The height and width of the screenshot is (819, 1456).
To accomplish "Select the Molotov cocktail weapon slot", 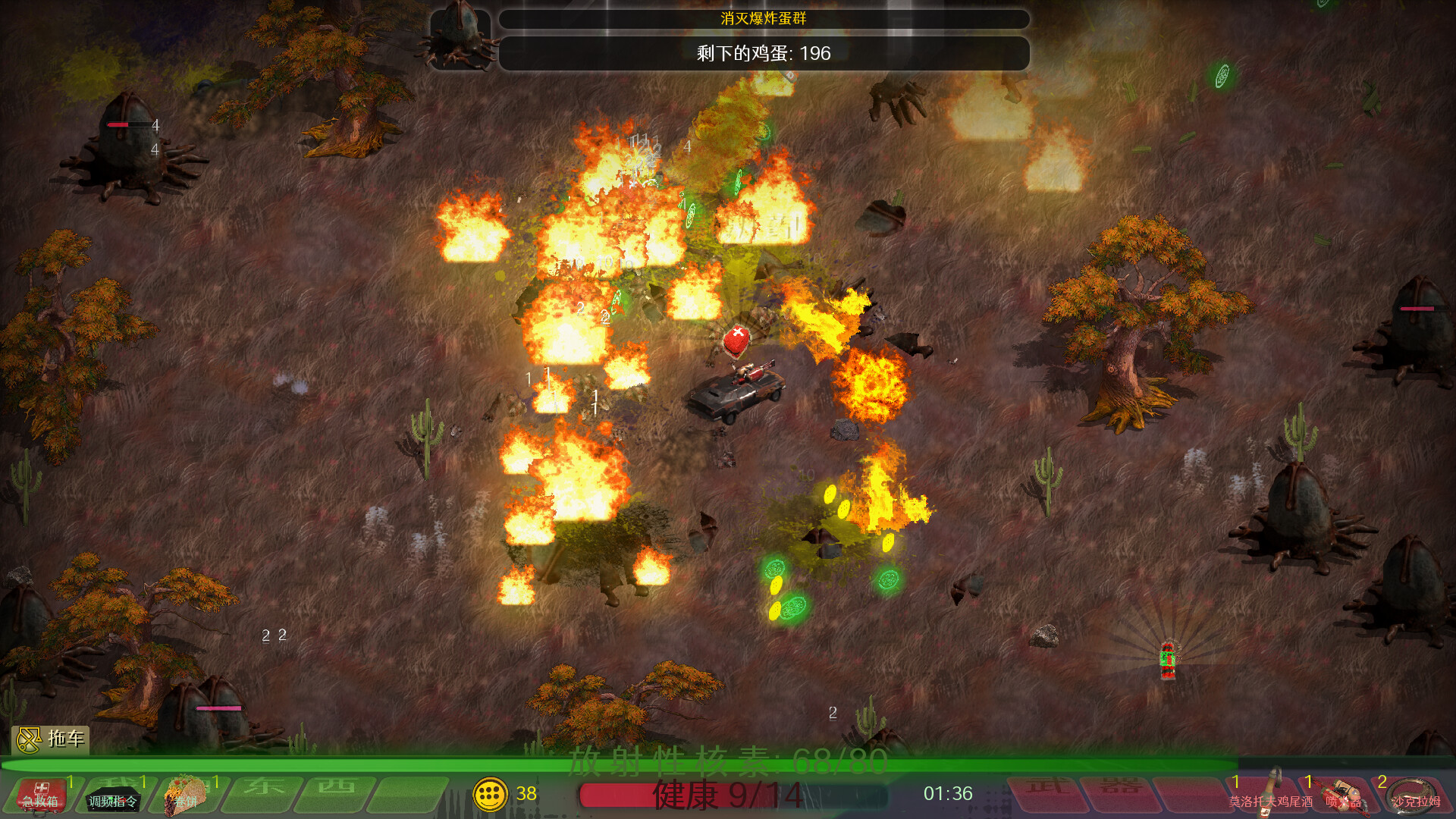I will (x=1270, y=793).
